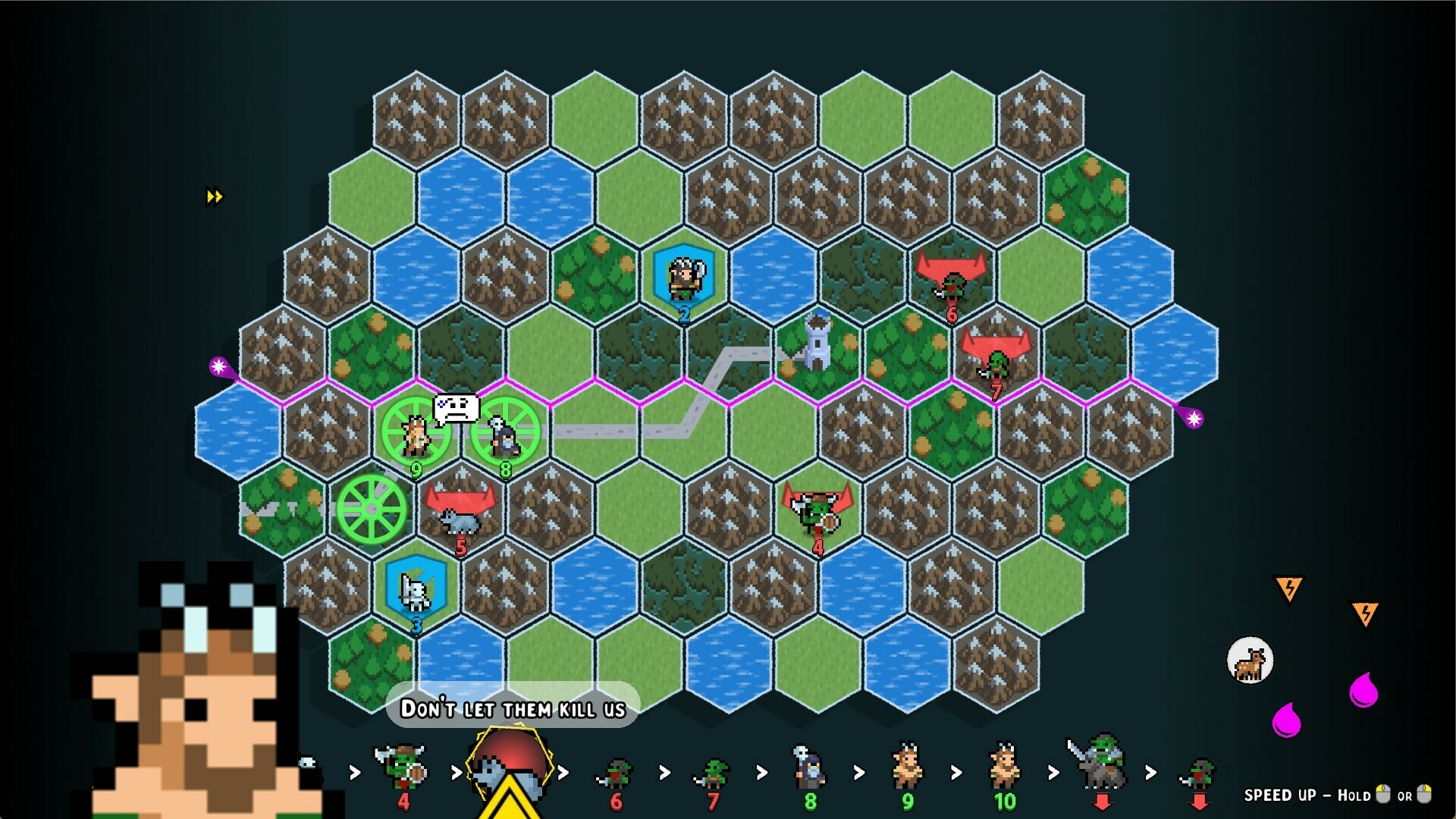Select the hooded unit in the green wheel marked 8

click(x=504, y=436)
